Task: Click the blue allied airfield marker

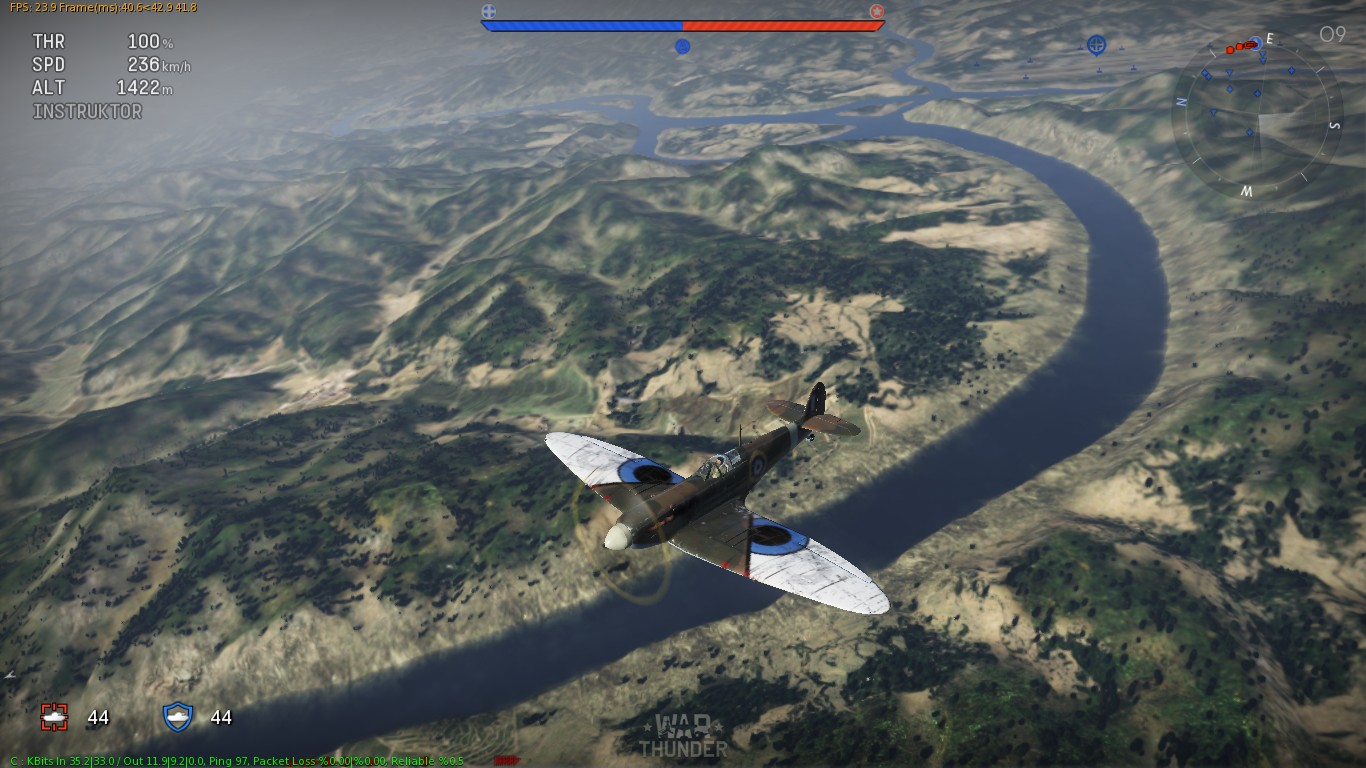Action: pyautogui.click(x=1097, y=45)
